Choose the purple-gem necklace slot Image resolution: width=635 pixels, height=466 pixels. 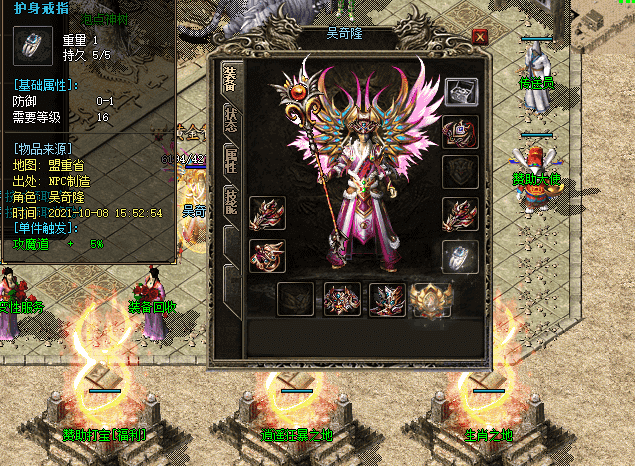point(459,131)
